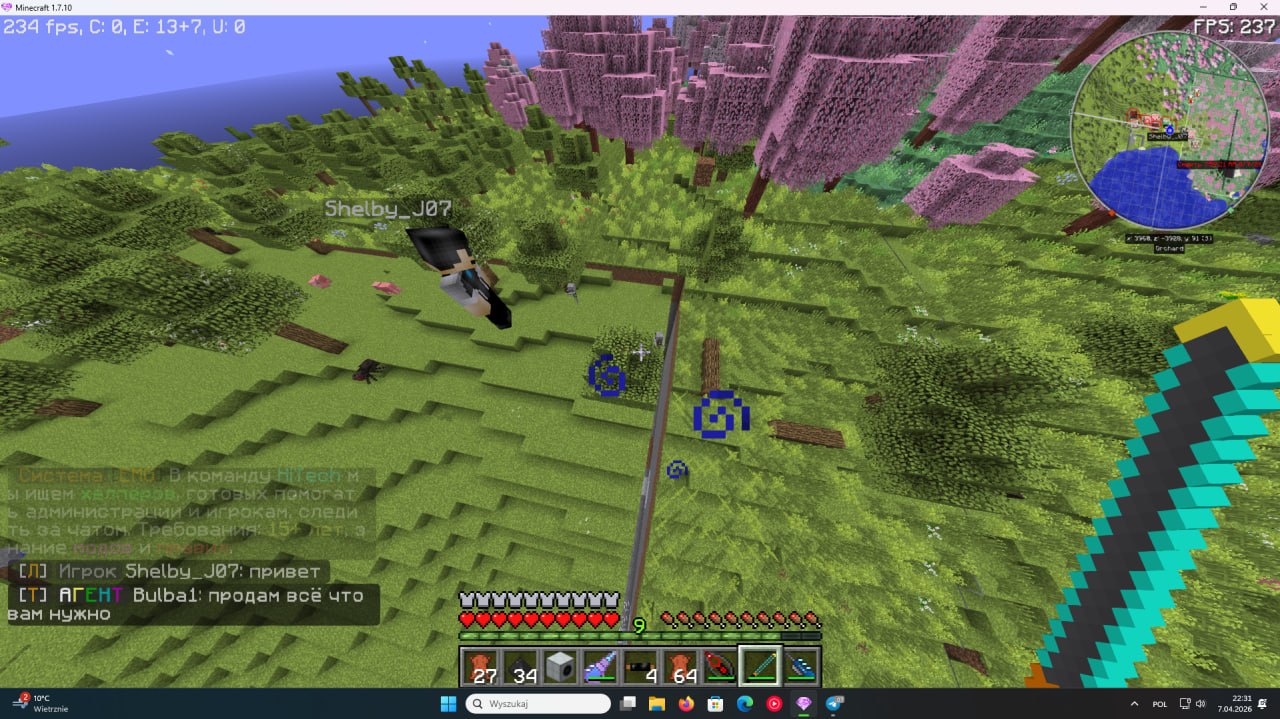
Task: Select the blue tool in the last hotbar slot
Action: 800,667
